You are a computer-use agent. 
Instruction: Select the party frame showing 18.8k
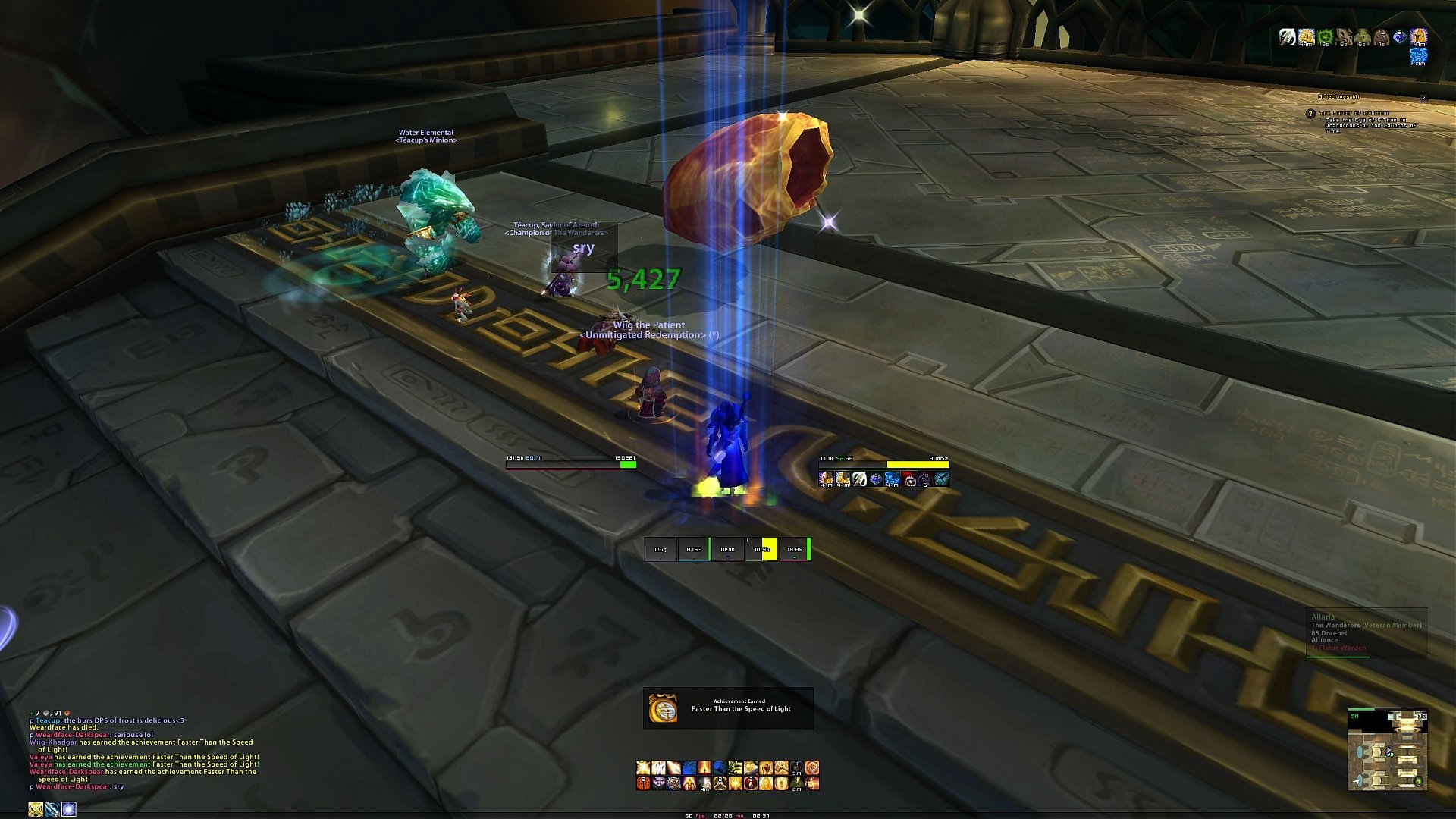[795, 549]
